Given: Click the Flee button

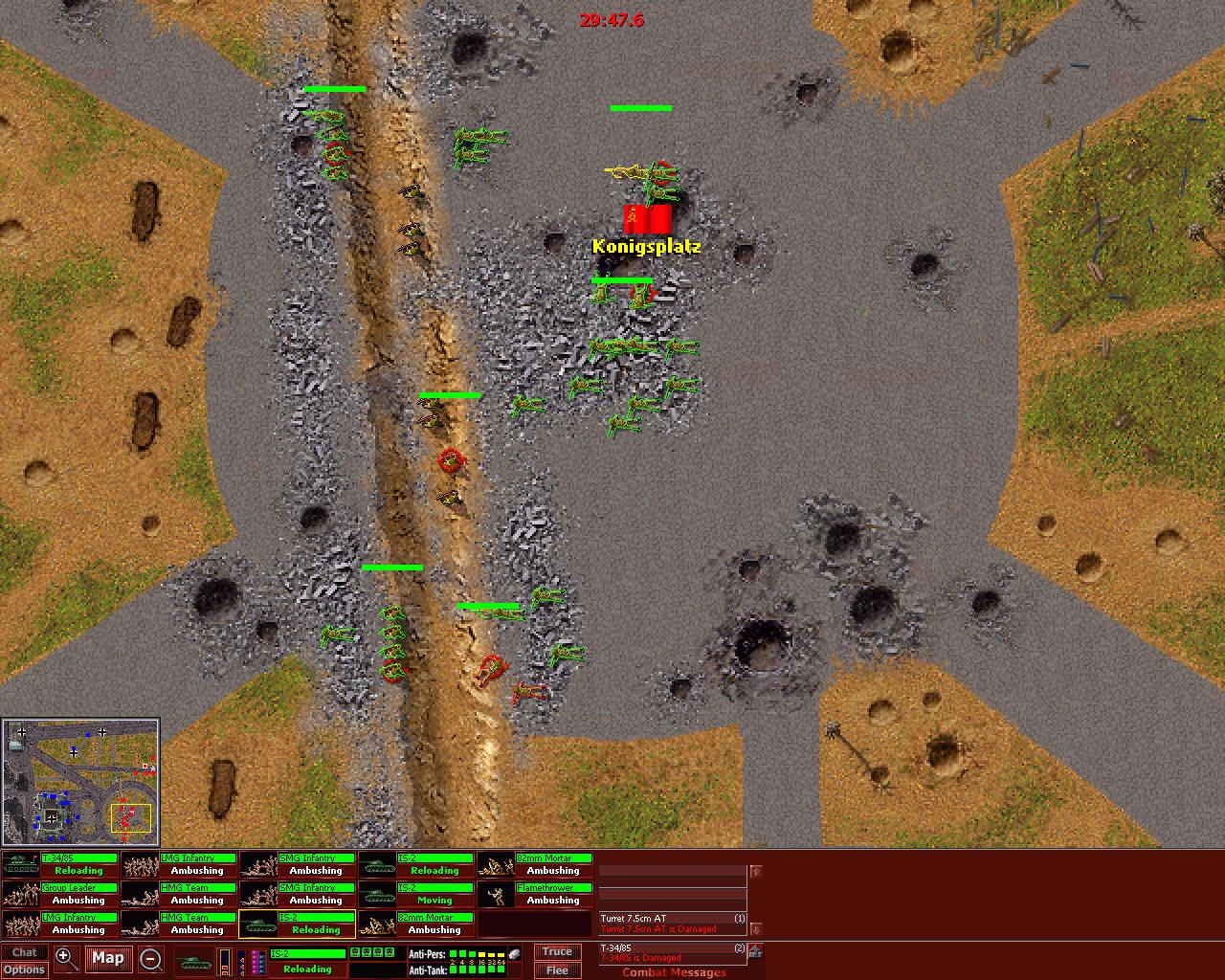Looking at the screenshot, I should pyautogui.click(x=556, y=969).
